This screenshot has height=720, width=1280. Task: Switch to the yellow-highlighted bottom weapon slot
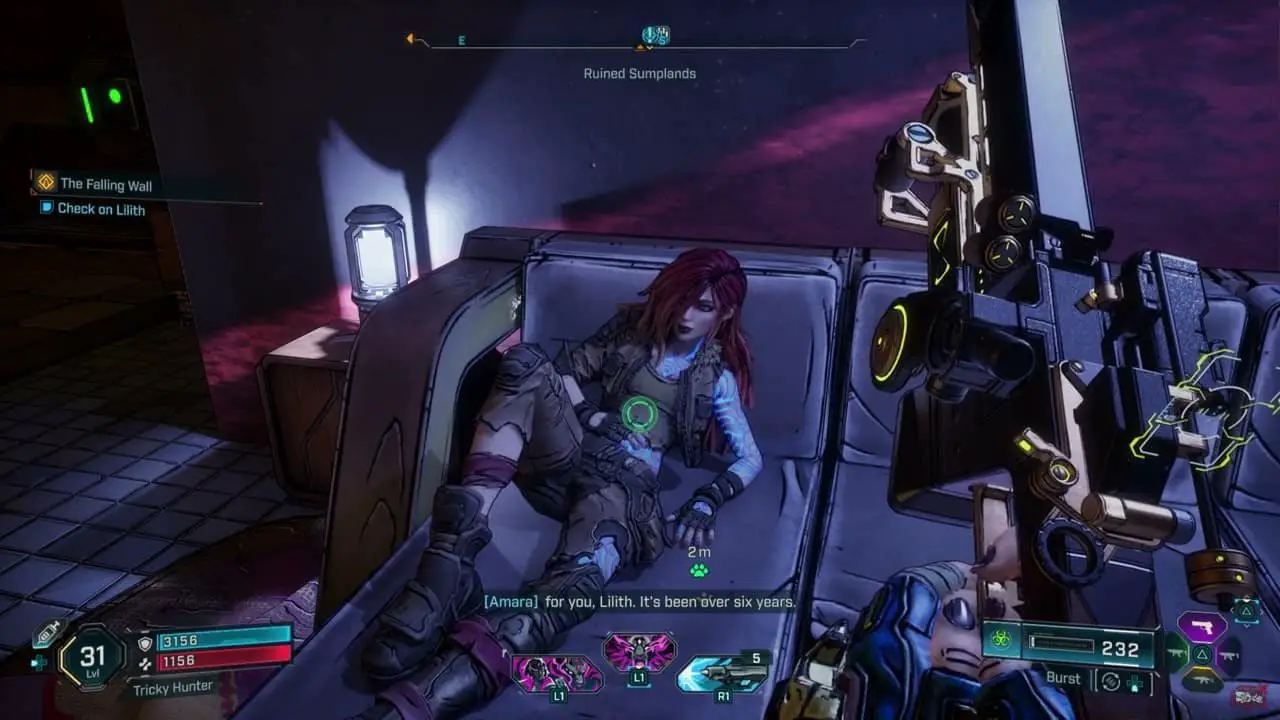(x=1201, y=682)
